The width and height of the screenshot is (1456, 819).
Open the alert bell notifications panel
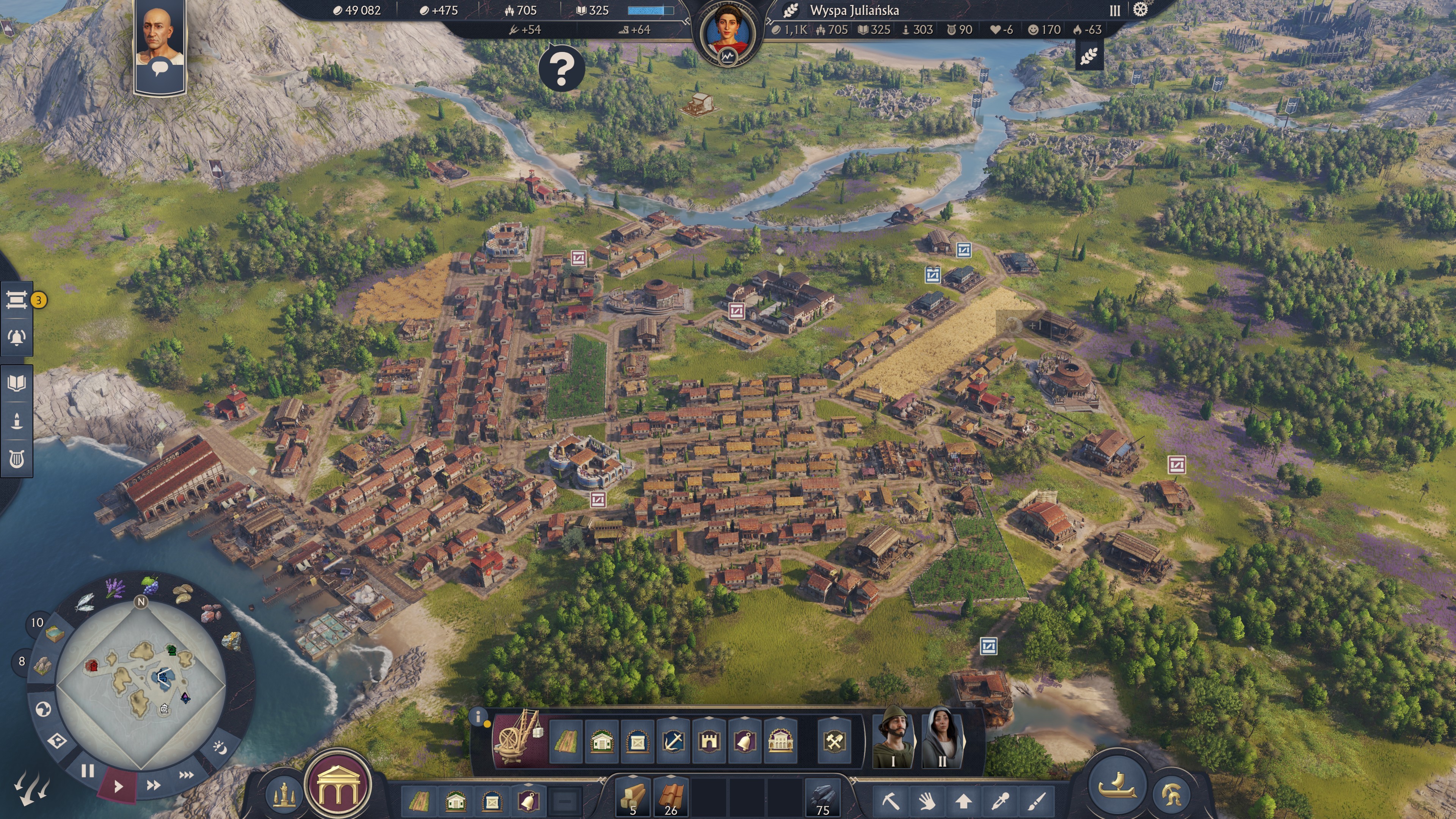16,337
